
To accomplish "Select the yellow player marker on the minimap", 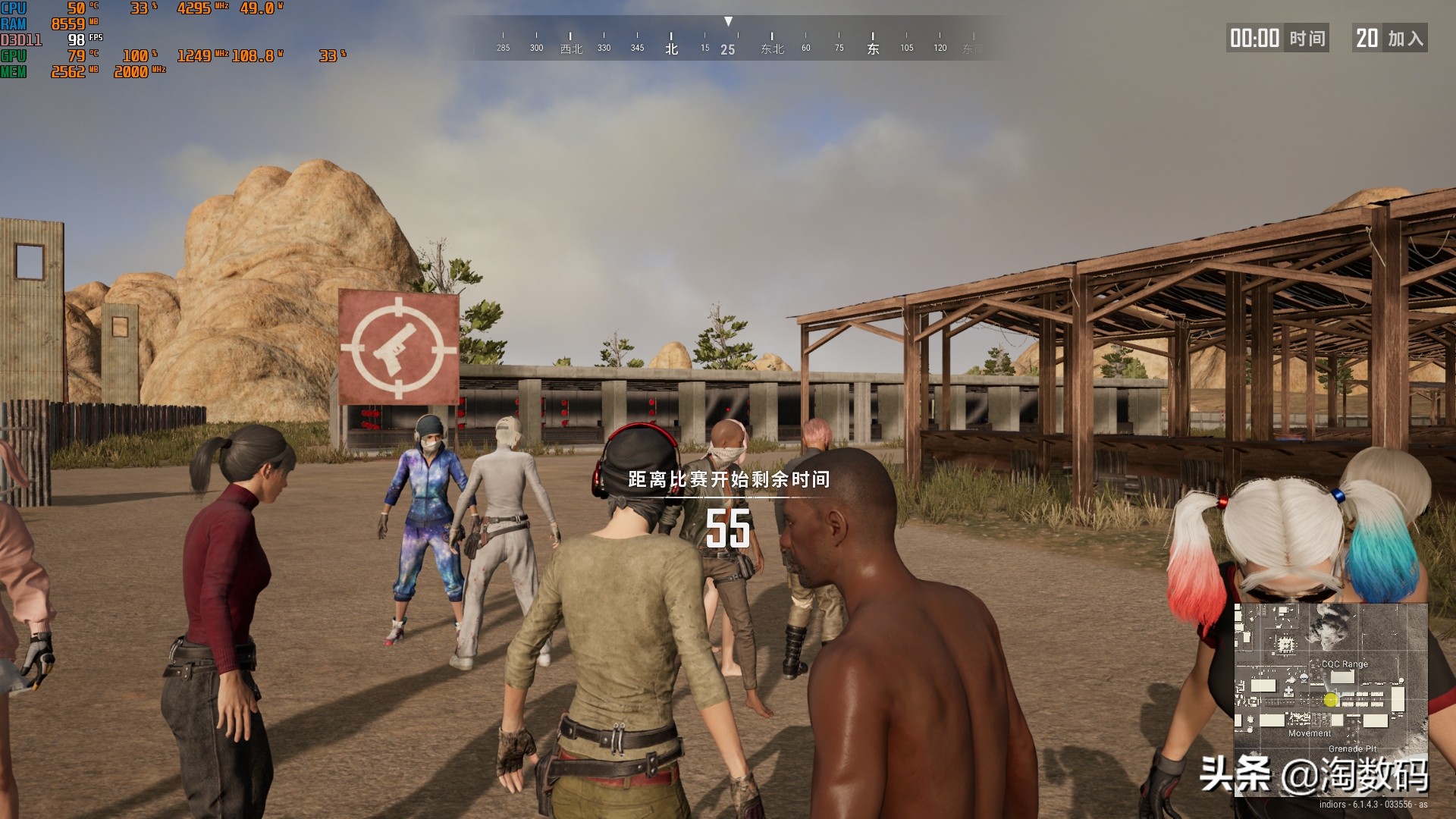I will point(1331,700).
